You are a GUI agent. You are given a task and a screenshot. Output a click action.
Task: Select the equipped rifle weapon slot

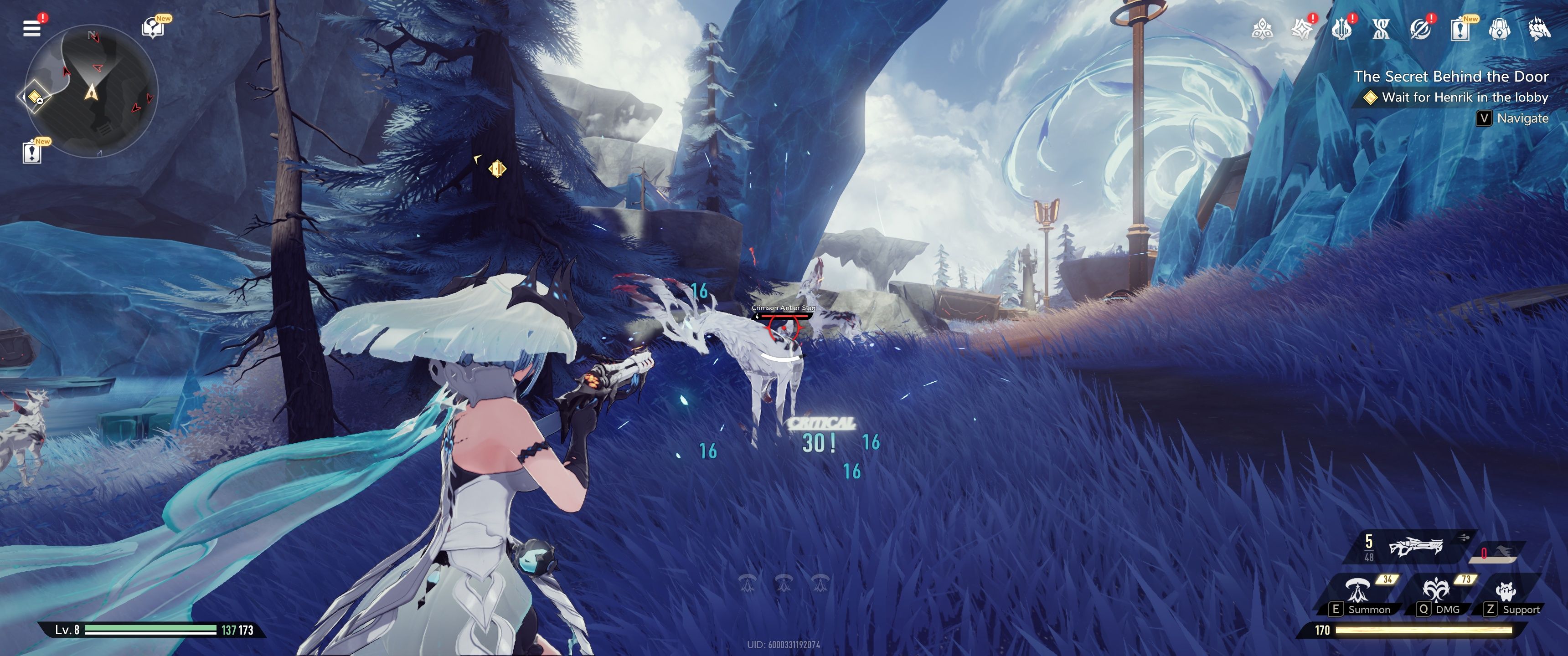click(1415, 547)
